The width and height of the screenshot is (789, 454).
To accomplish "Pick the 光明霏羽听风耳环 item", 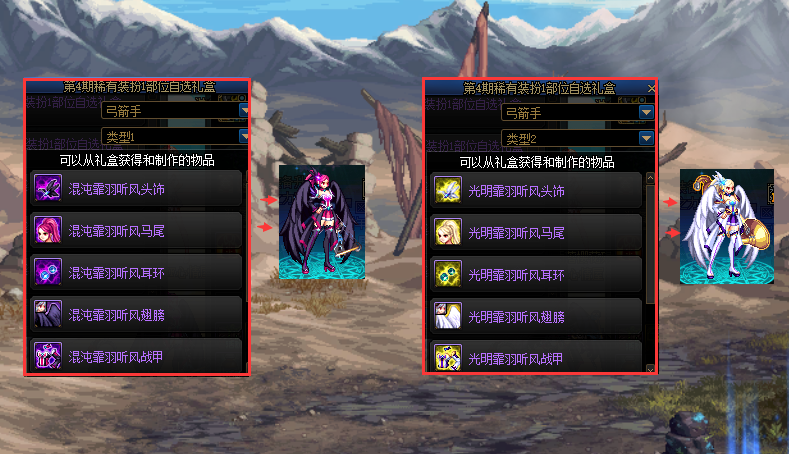I will (x=537, y=274).
